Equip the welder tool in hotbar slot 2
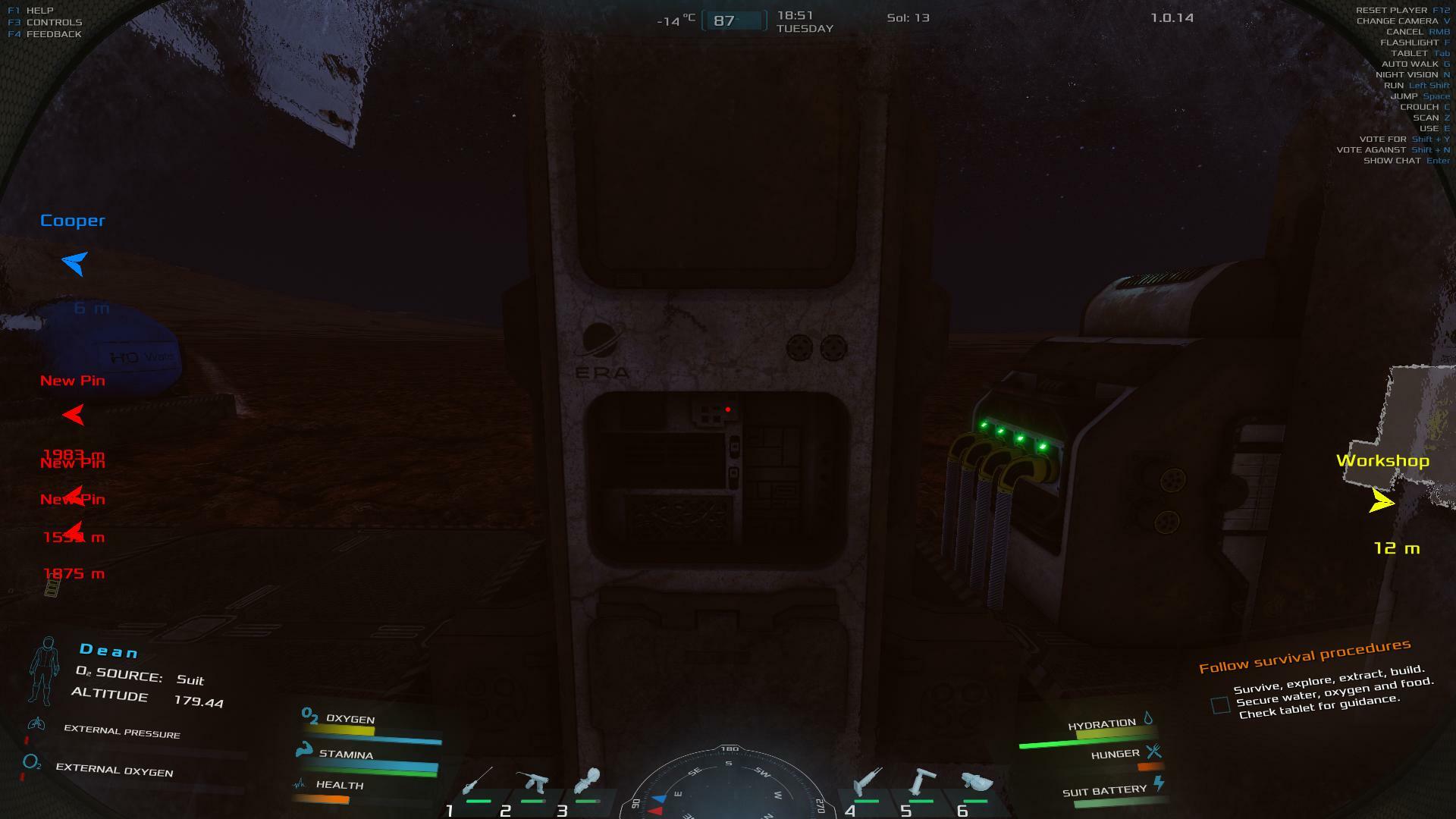1456x819 pixels. click(532, 782)
